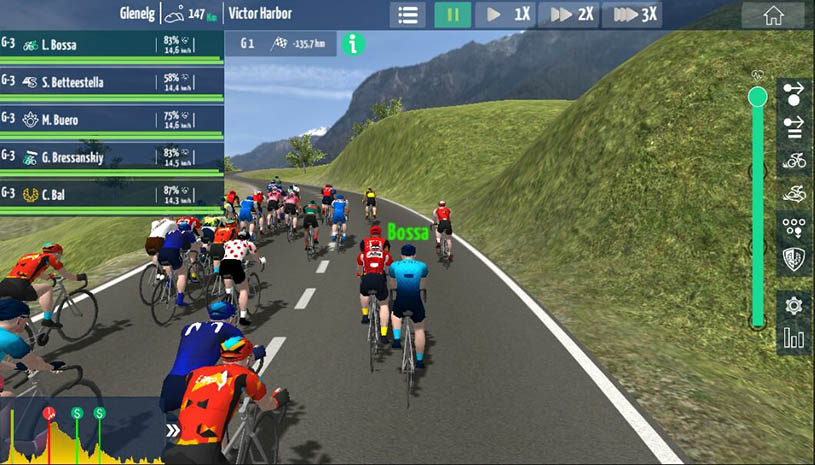Image resolution: width=815 pixels, height=465 pixels.
Task: Adjust the green effort slider handle
Action: (757, 96)
